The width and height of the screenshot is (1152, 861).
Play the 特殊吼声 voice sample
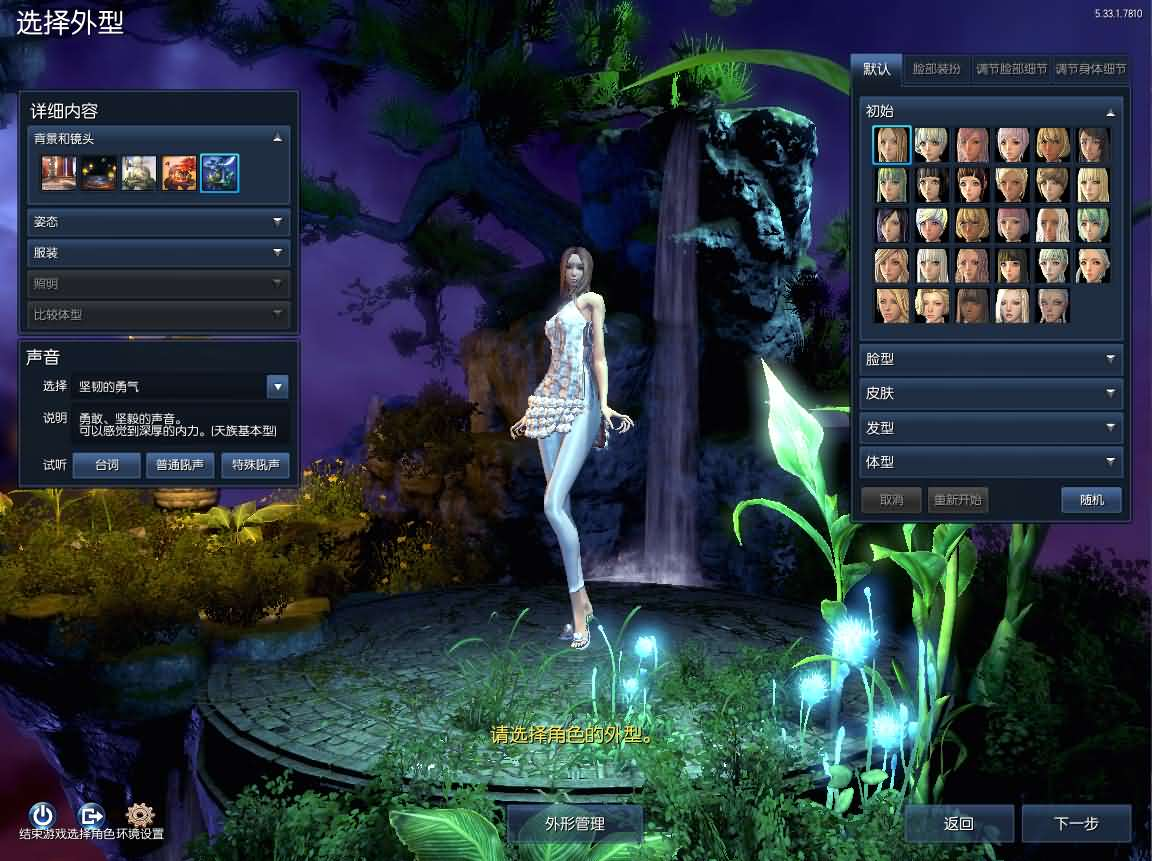[255, 465]
